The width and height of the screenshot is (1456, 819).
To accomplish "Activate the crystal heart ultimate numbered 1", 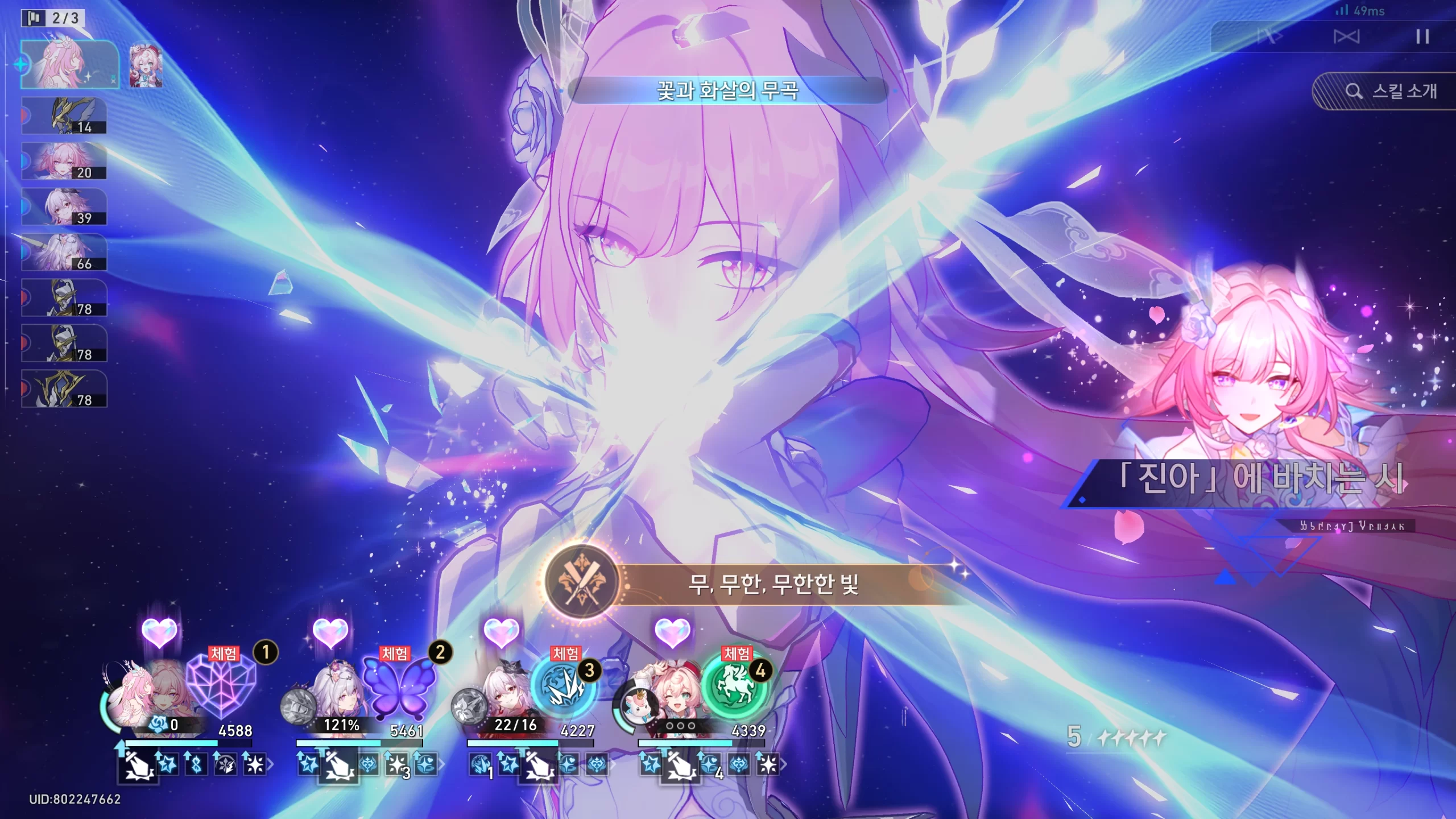I will tap(221, 686).
